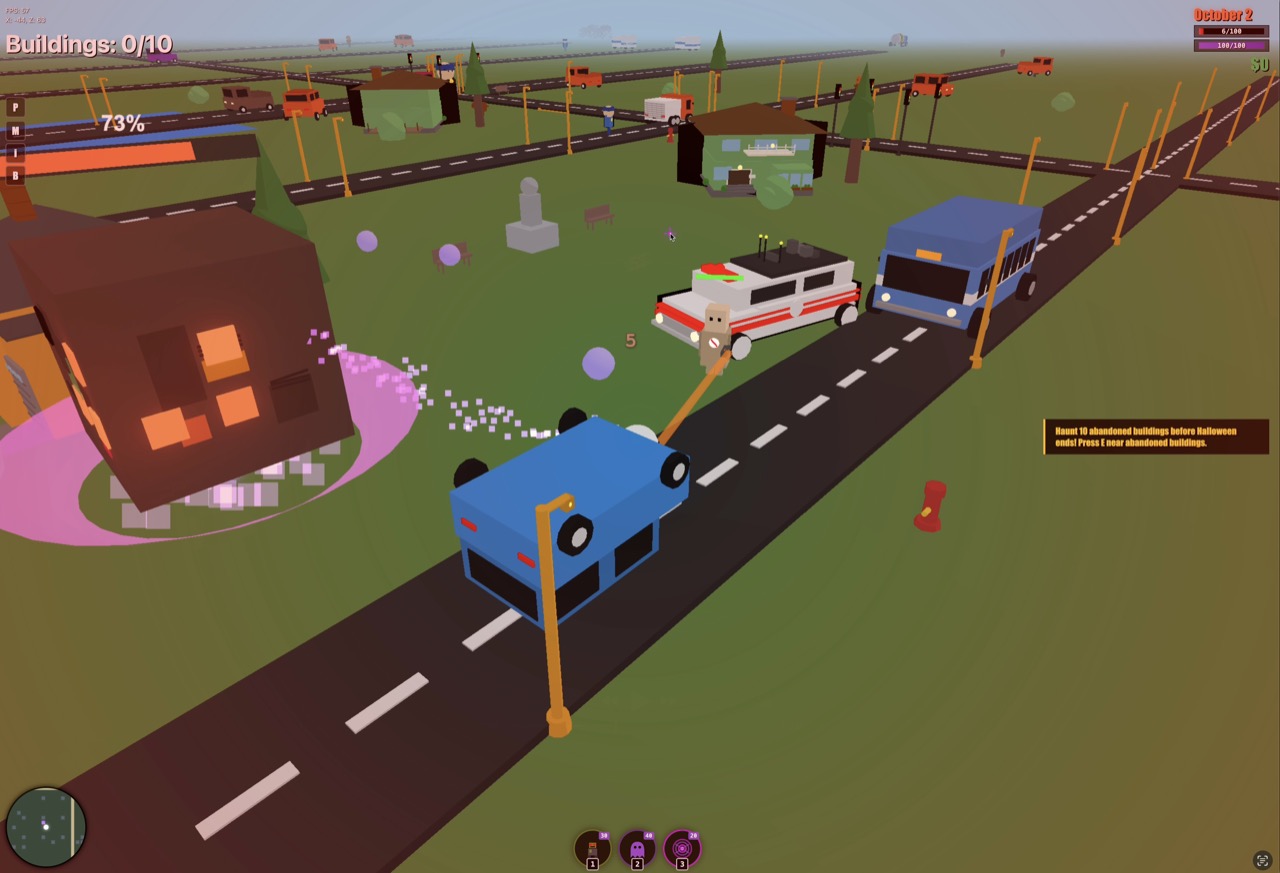Click the P button in the left sidebar
The image size is (1280, 873).
pos(15,108)
